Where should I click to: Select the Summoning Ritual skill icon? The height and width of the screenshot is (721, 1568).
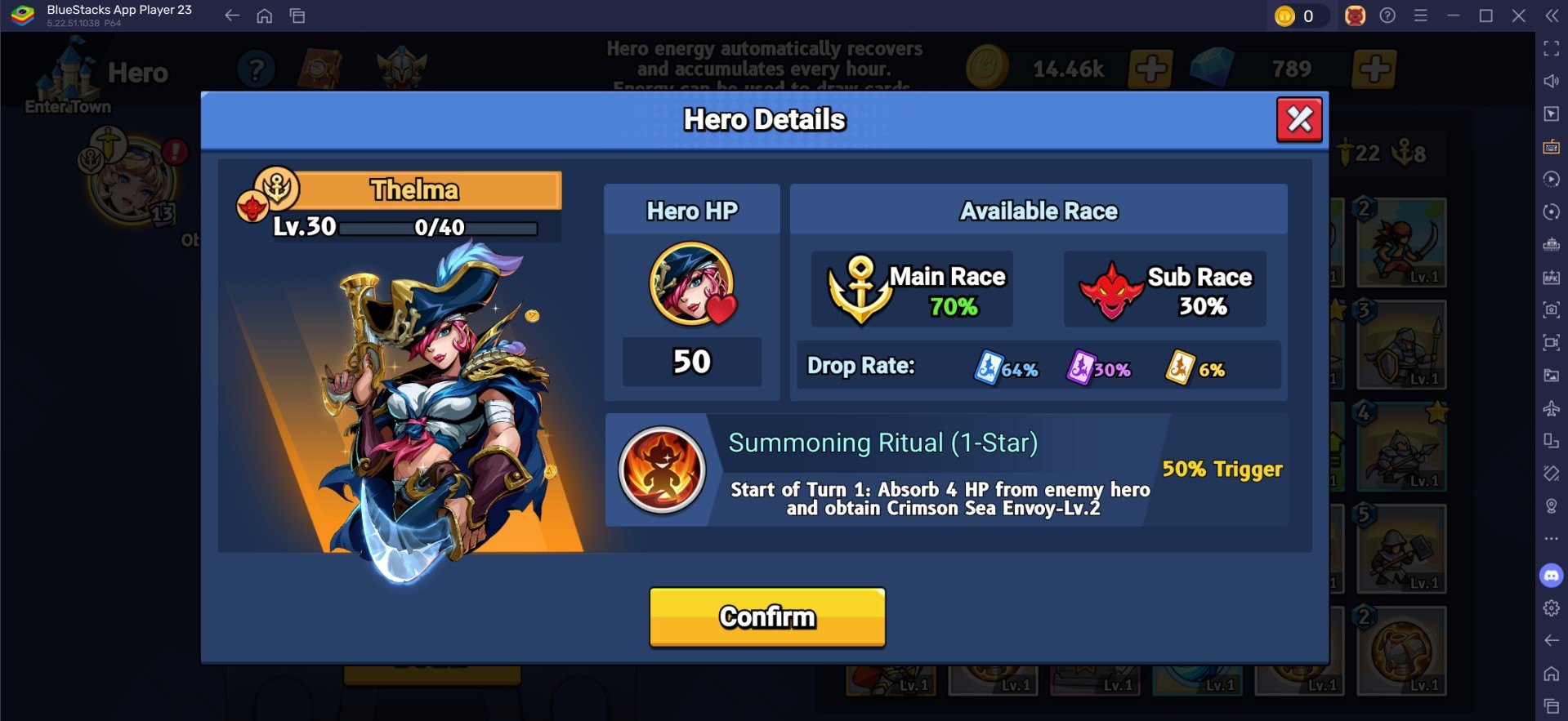[x=662, y=470]
